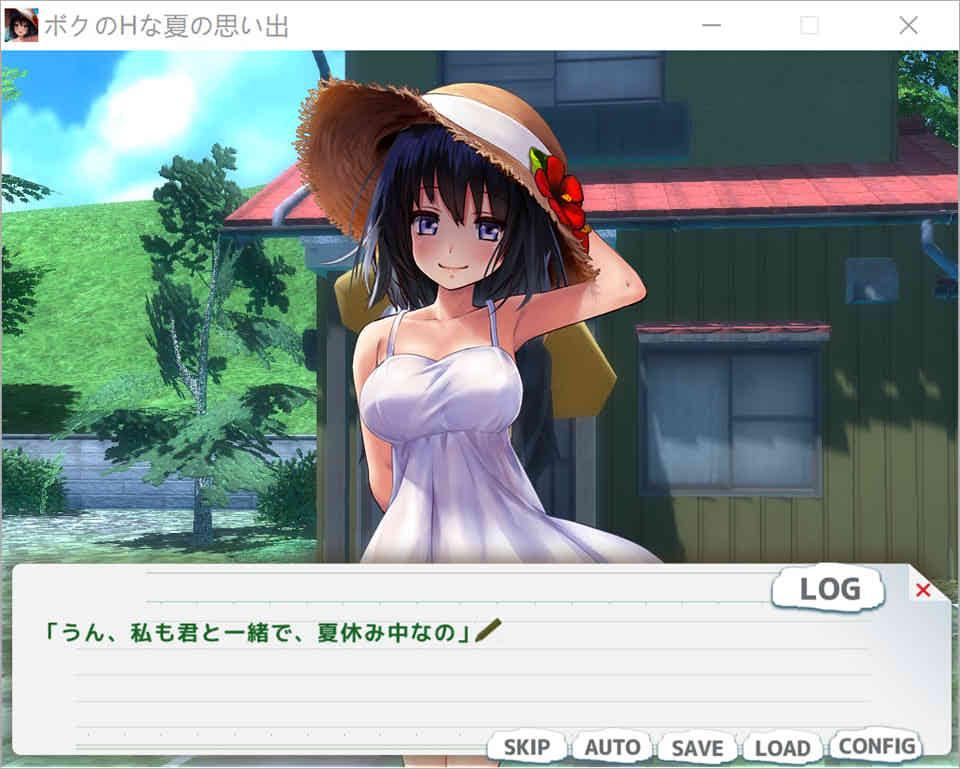
Task: Open the CONFIG settings
Action: [877, 745]
